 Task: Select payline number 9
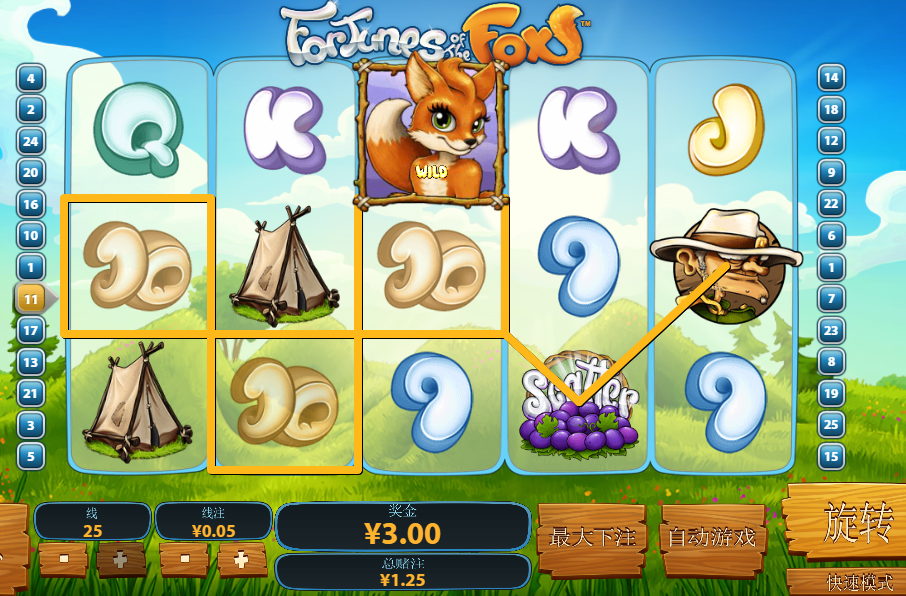coord(831,173)
